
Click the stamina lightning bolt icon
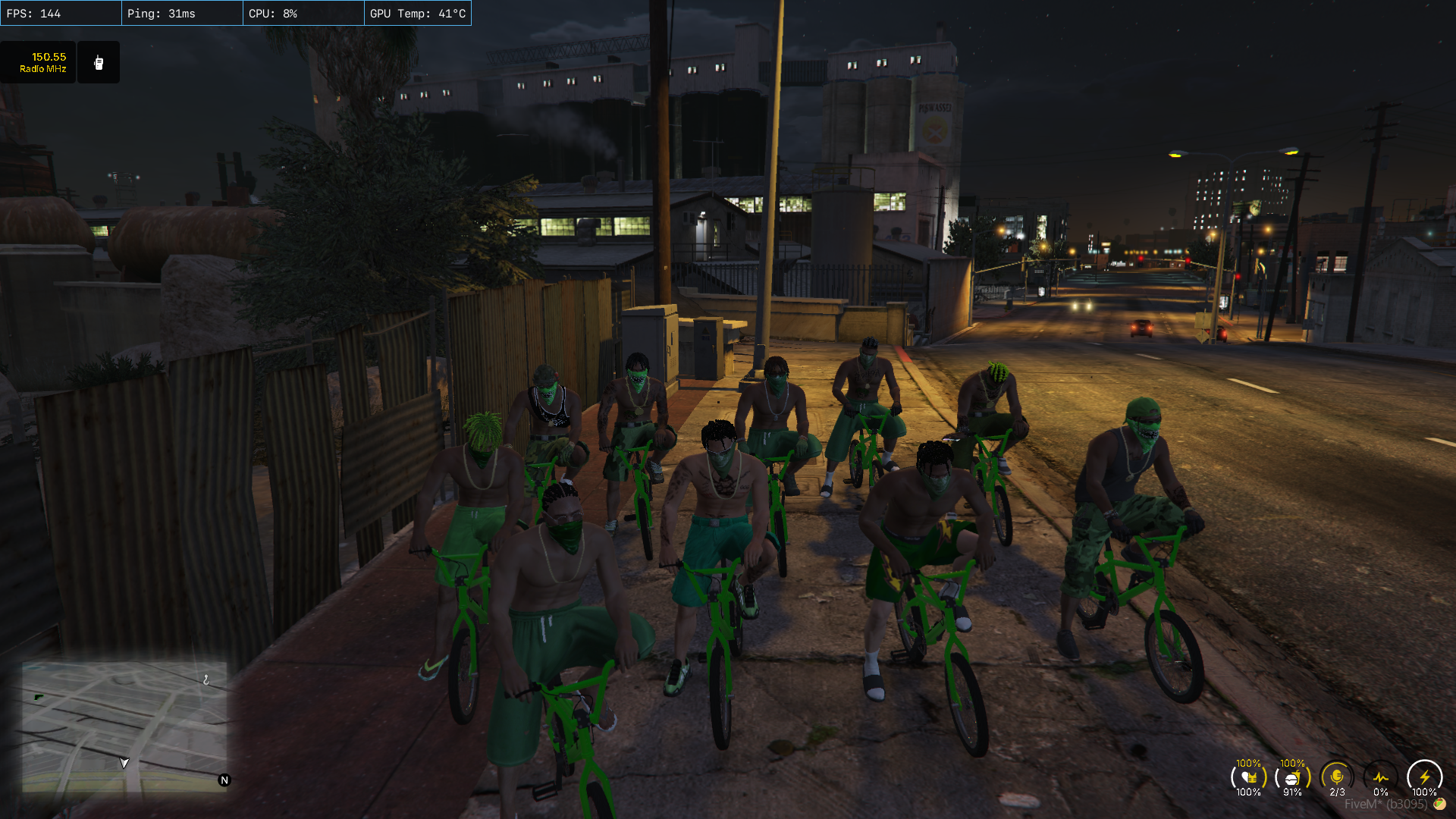click(1424, 777)
